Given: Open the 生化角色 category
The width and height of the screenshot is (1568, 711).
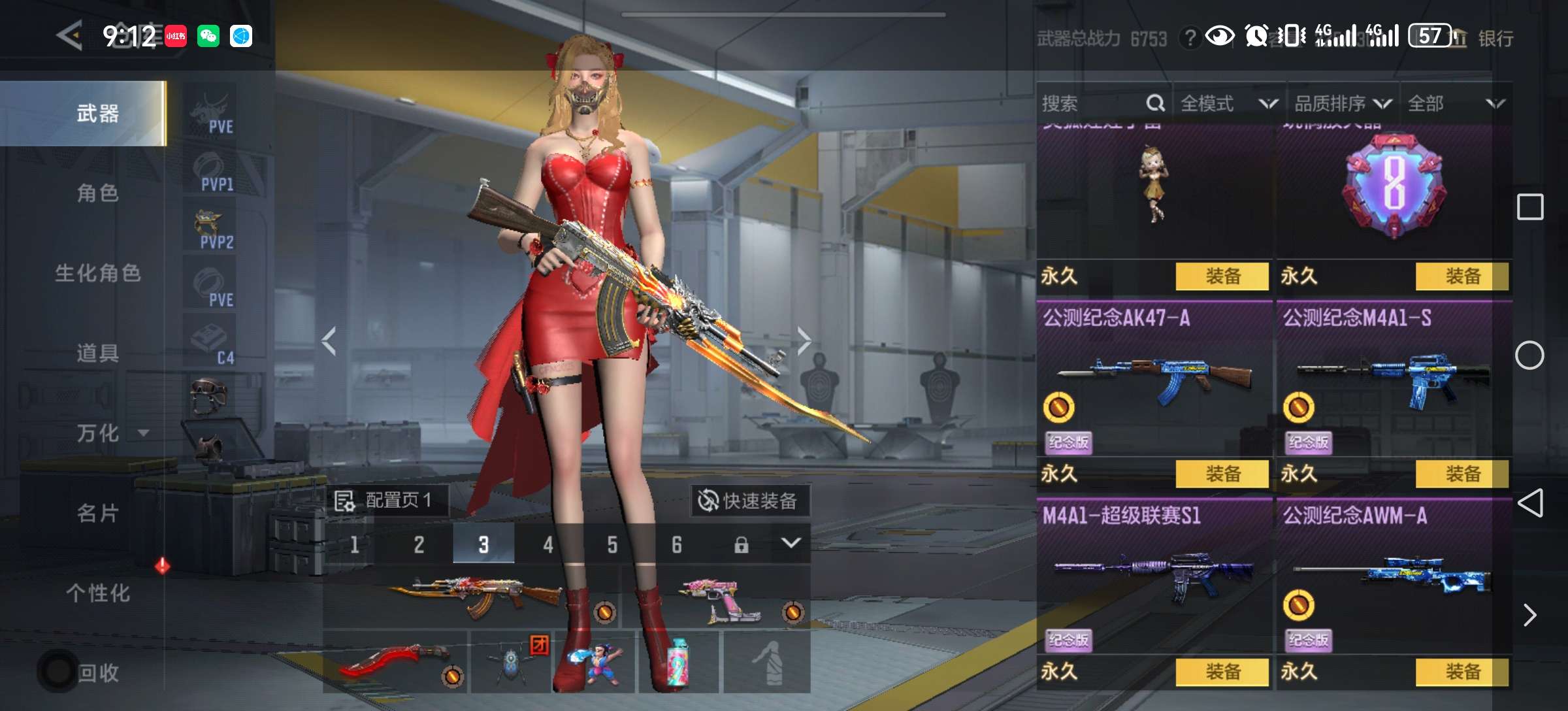Looking at the screenshot, I should coord(98,273).
